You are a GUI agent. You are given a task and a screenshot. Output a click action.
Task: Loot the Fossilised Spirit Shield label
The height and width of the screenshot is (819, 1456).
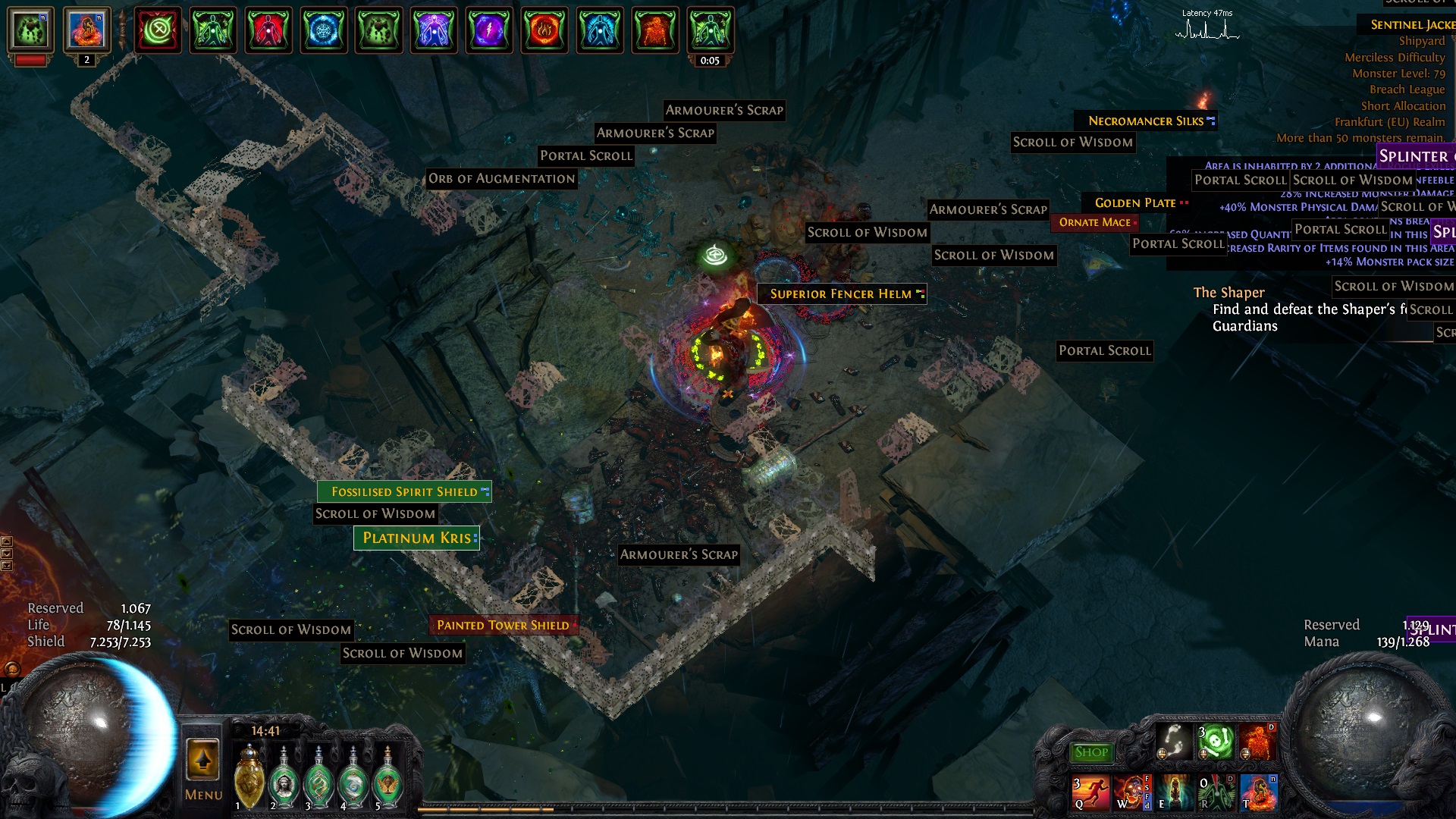(x=404, y=491)
